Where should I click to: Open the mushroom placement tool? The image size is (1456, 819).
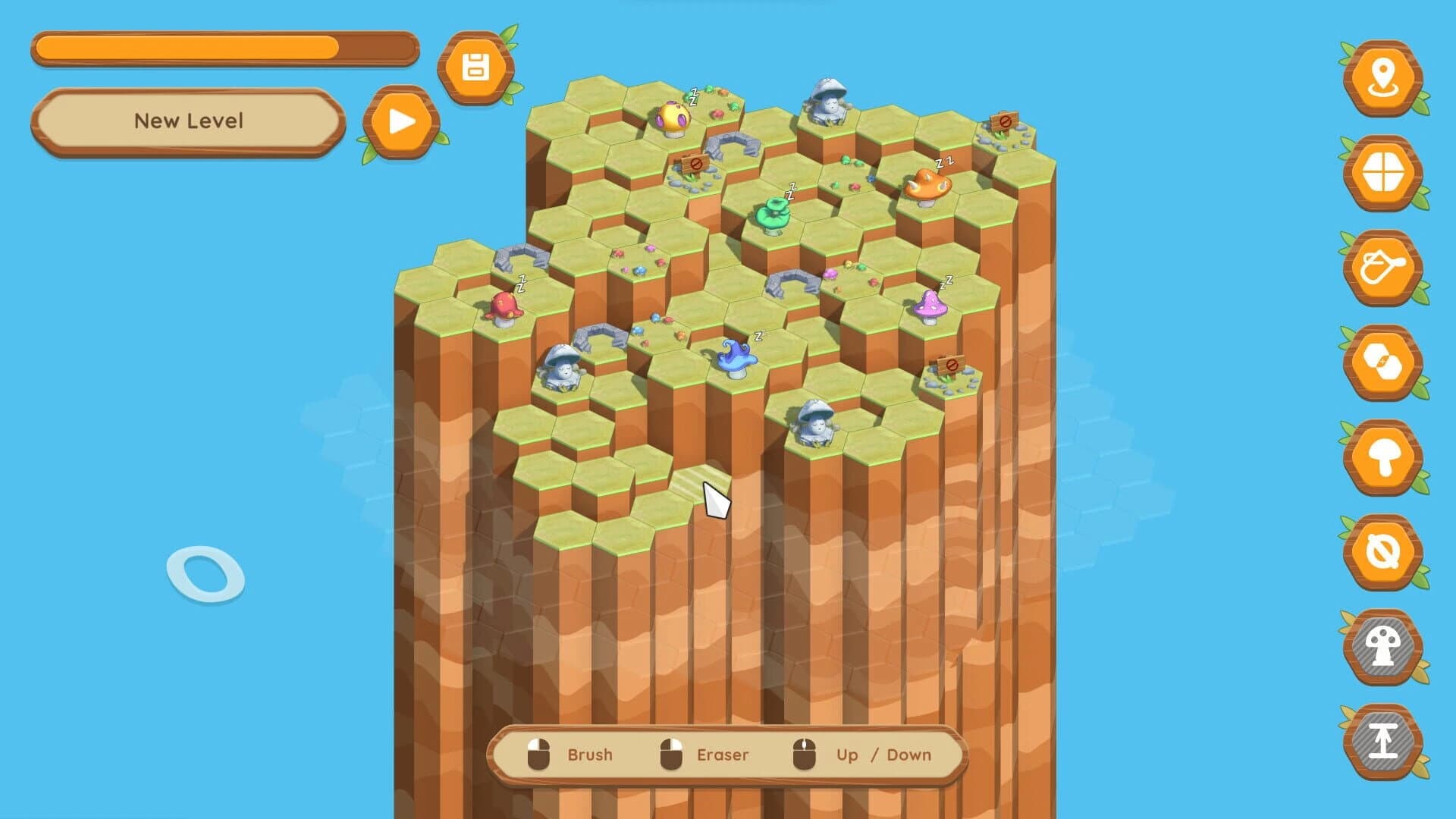click(1384, 457)
